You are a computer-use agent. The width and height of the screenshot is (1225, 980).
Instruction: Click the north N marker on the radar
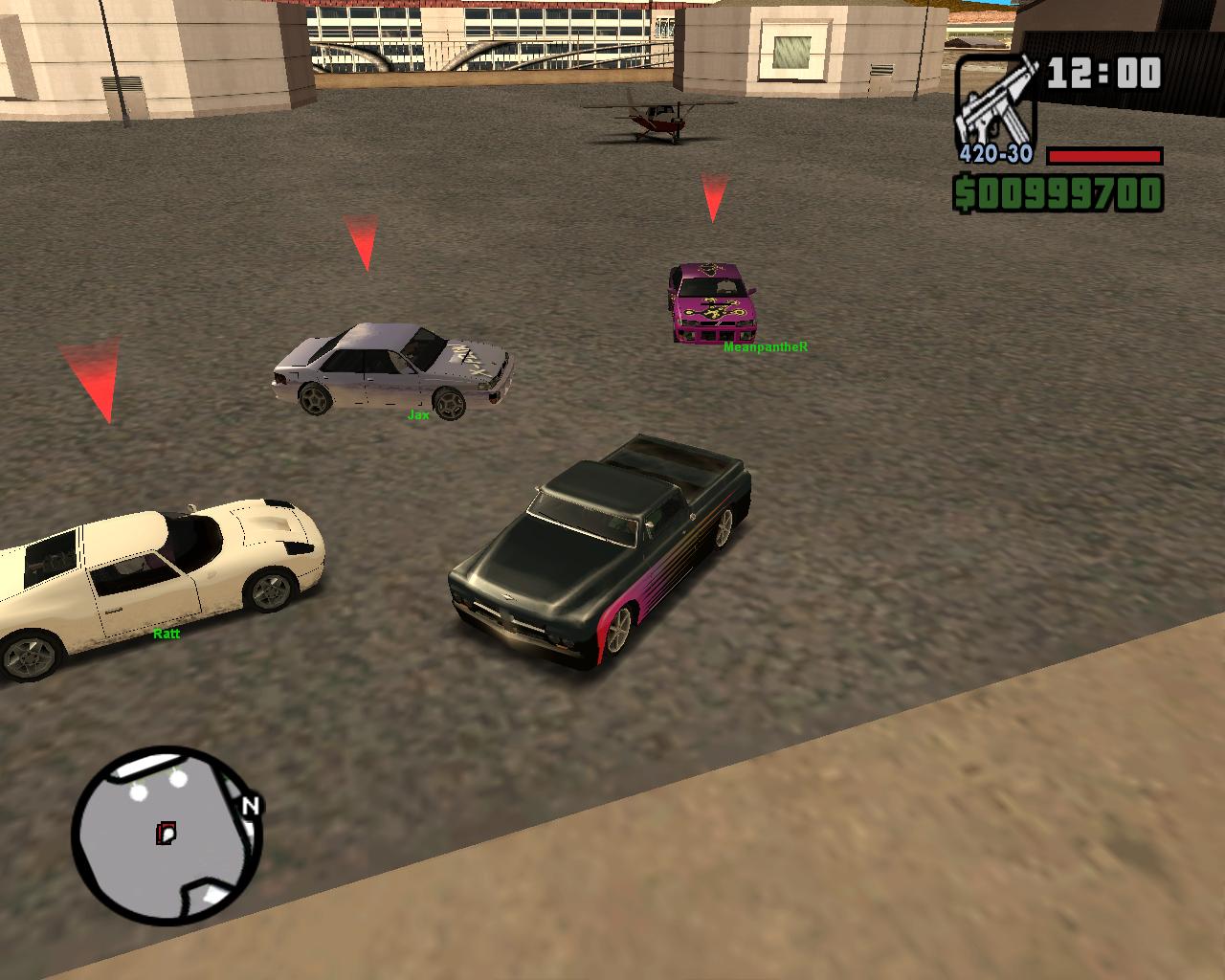coord(251,806)
